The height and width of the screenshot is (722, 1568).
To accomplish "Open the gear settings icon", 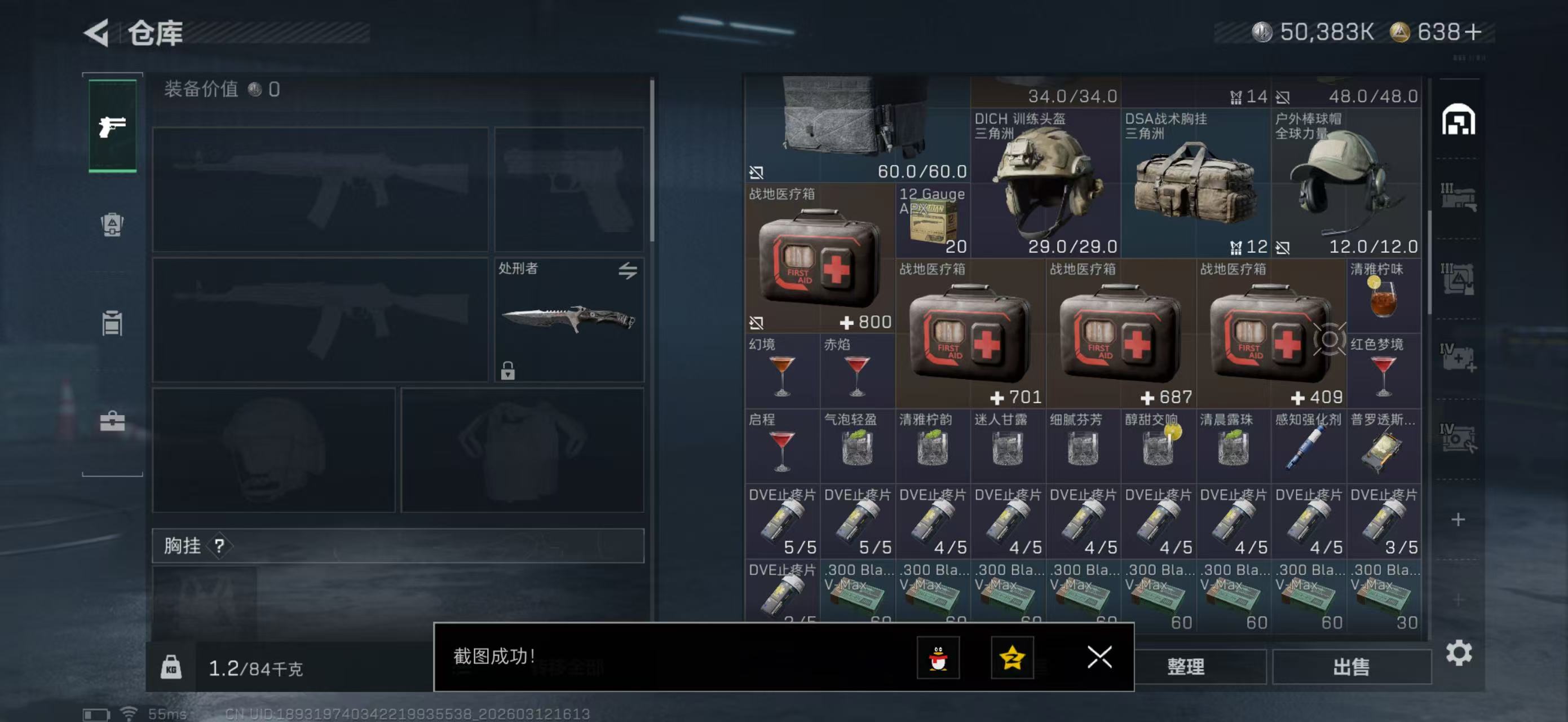I will tap(1459, 653).
